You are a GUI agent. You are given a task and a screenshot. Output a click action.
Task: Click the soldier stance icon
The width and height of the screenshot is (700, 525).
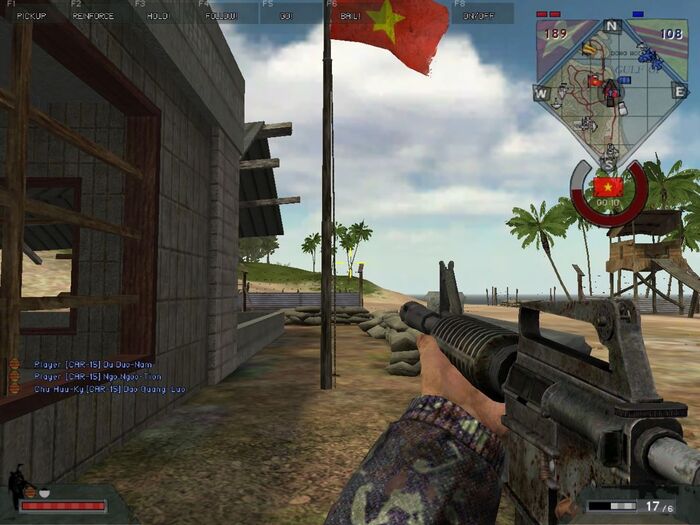click(16, 485)
